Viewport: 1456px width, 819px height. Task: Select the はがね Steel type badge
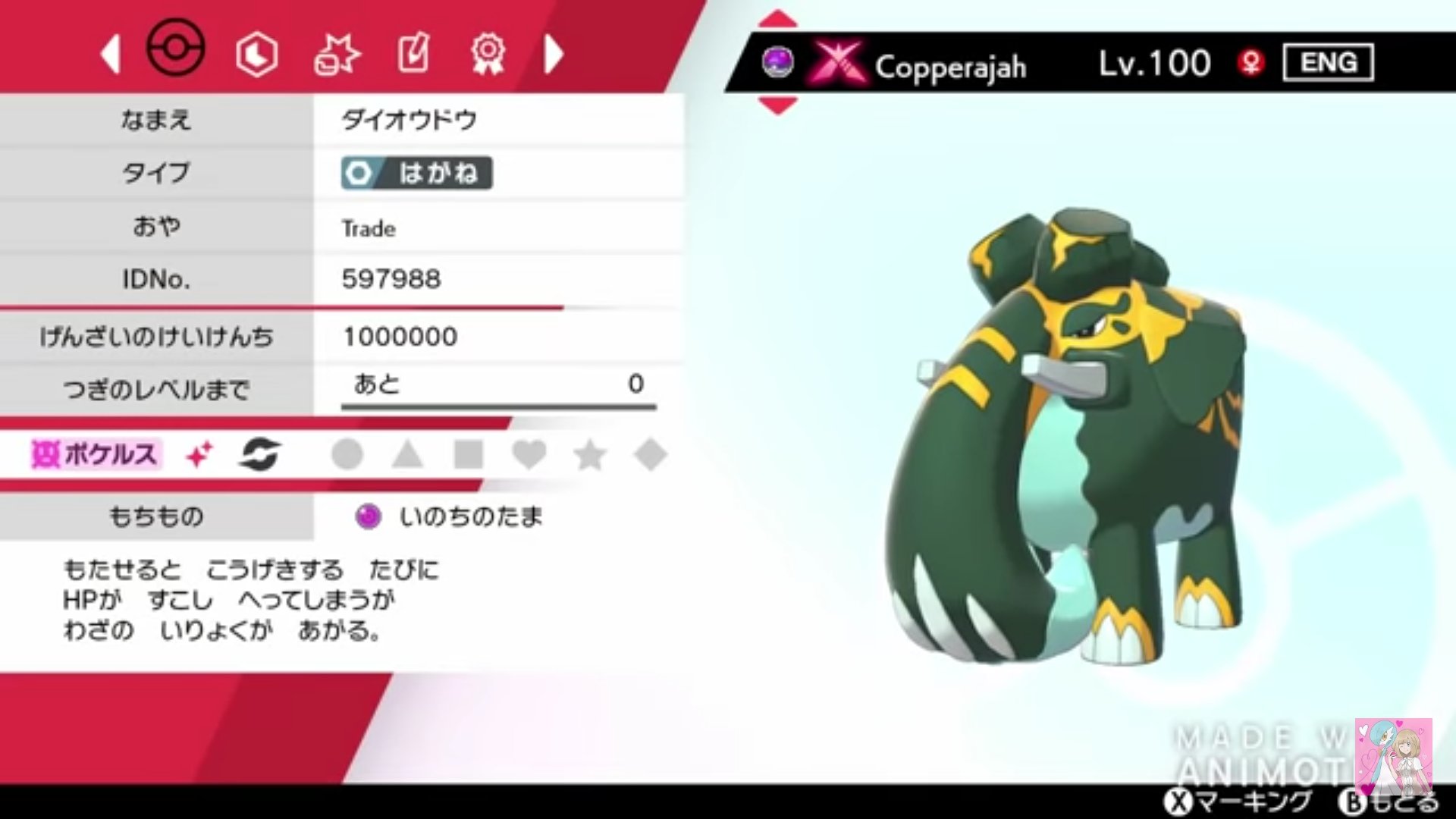pyautogui.click(x=416, y=174)
